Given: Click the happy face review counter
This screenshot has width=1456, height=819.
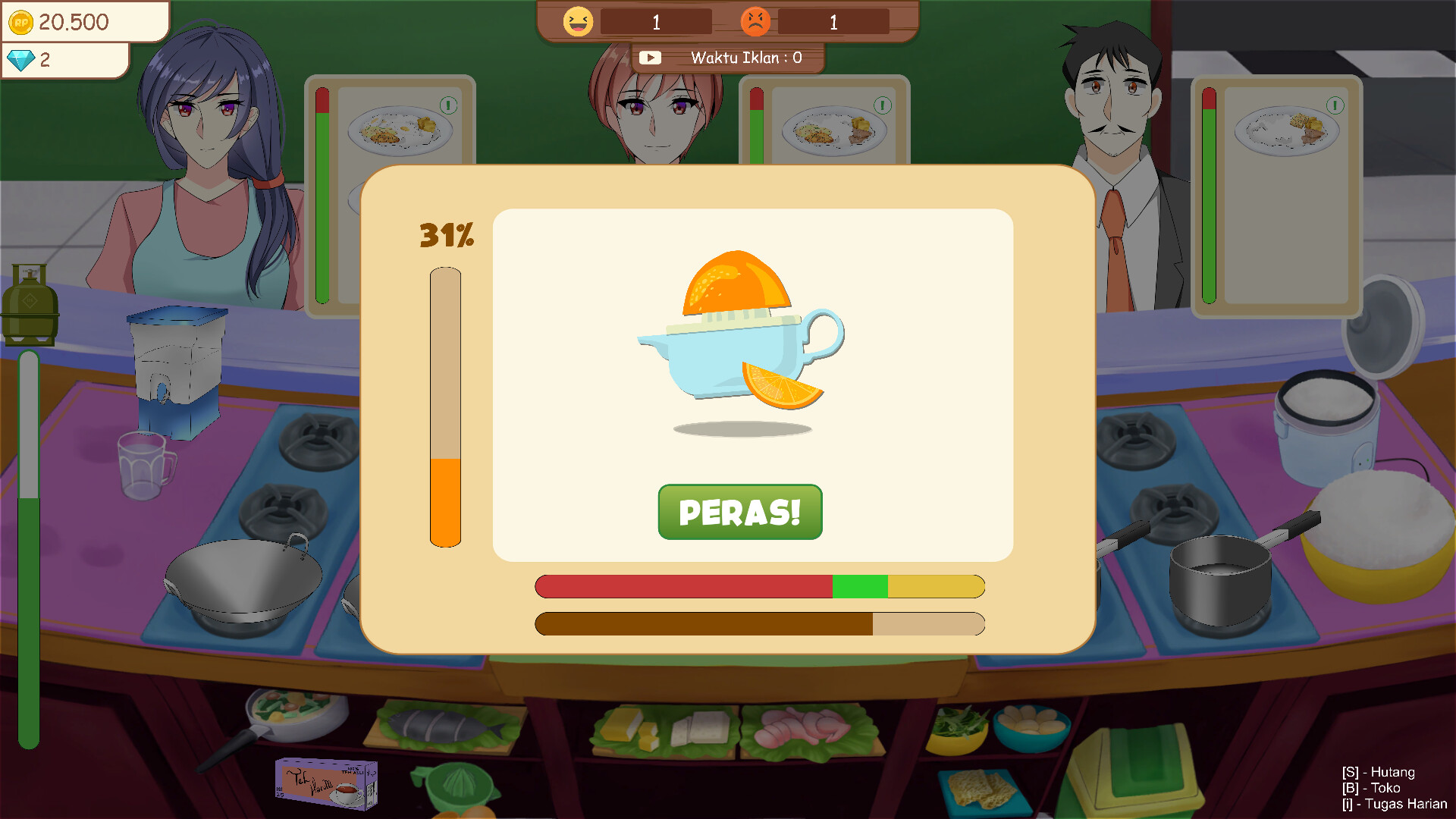Looking at the screenshot, I should tap(577, 21).
